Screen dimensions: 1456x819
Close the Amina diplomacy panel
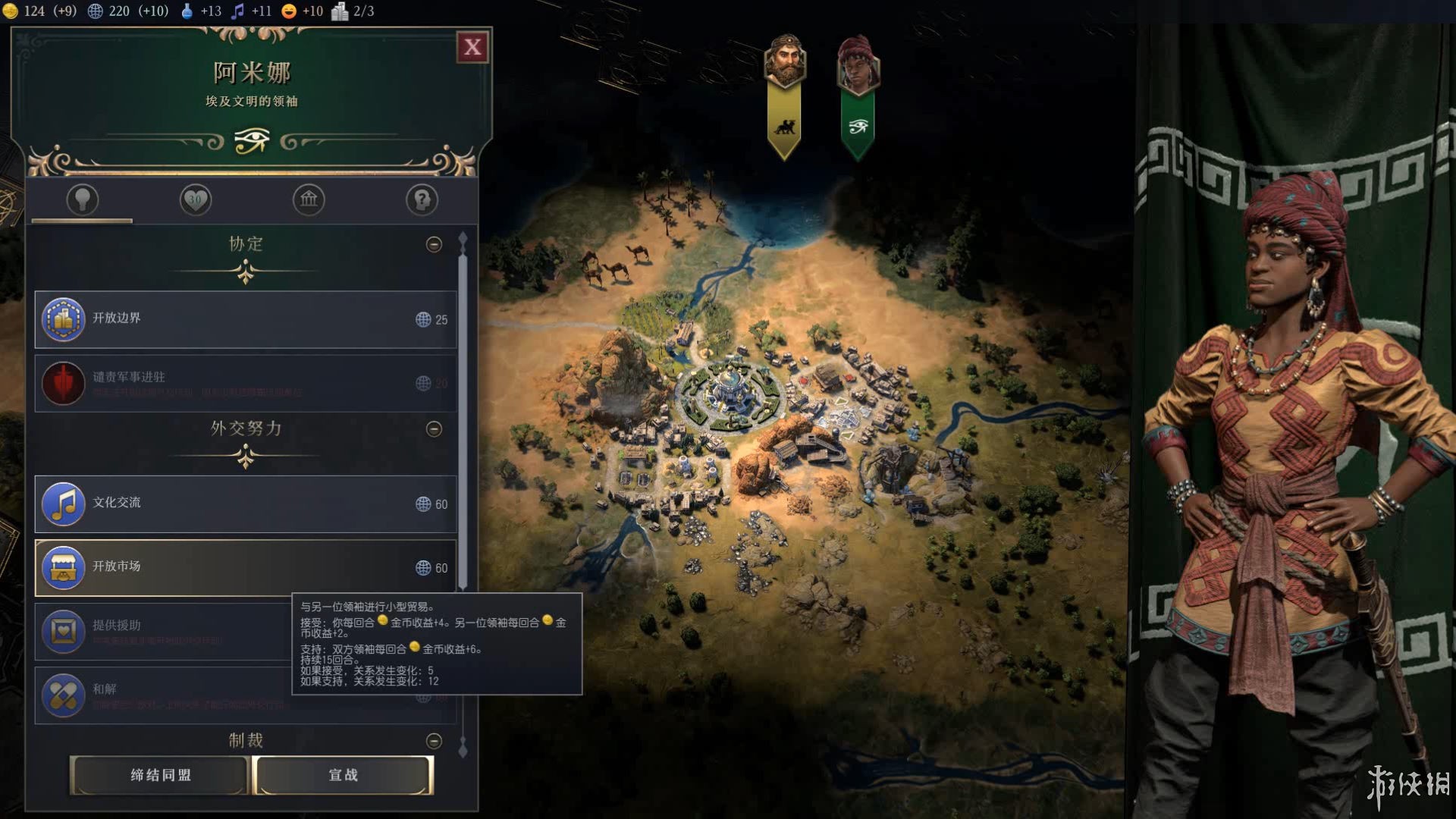pos(472,48)
